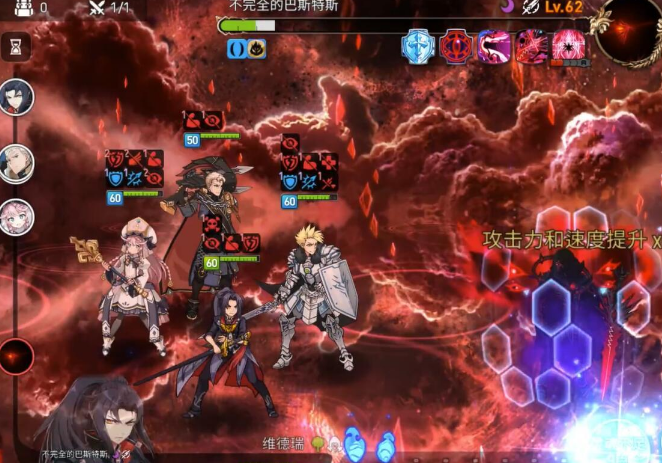Screen dimensions: 662x463
Task: Inspect the pink beast-maw boss skill icon
Action: (x=493, y=47)
